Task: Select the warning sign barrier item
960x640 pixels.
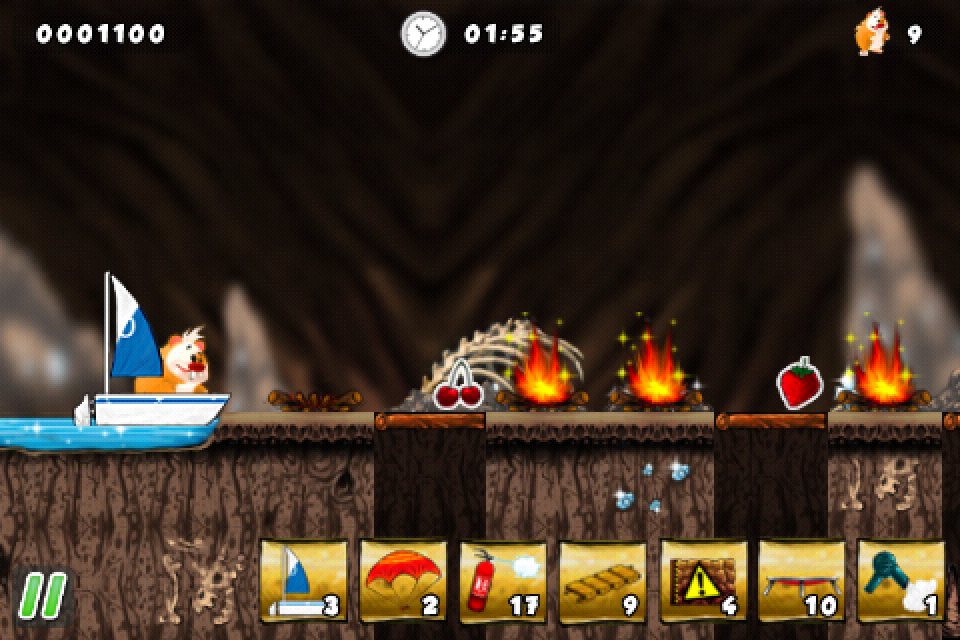Action: pos(703,582)
